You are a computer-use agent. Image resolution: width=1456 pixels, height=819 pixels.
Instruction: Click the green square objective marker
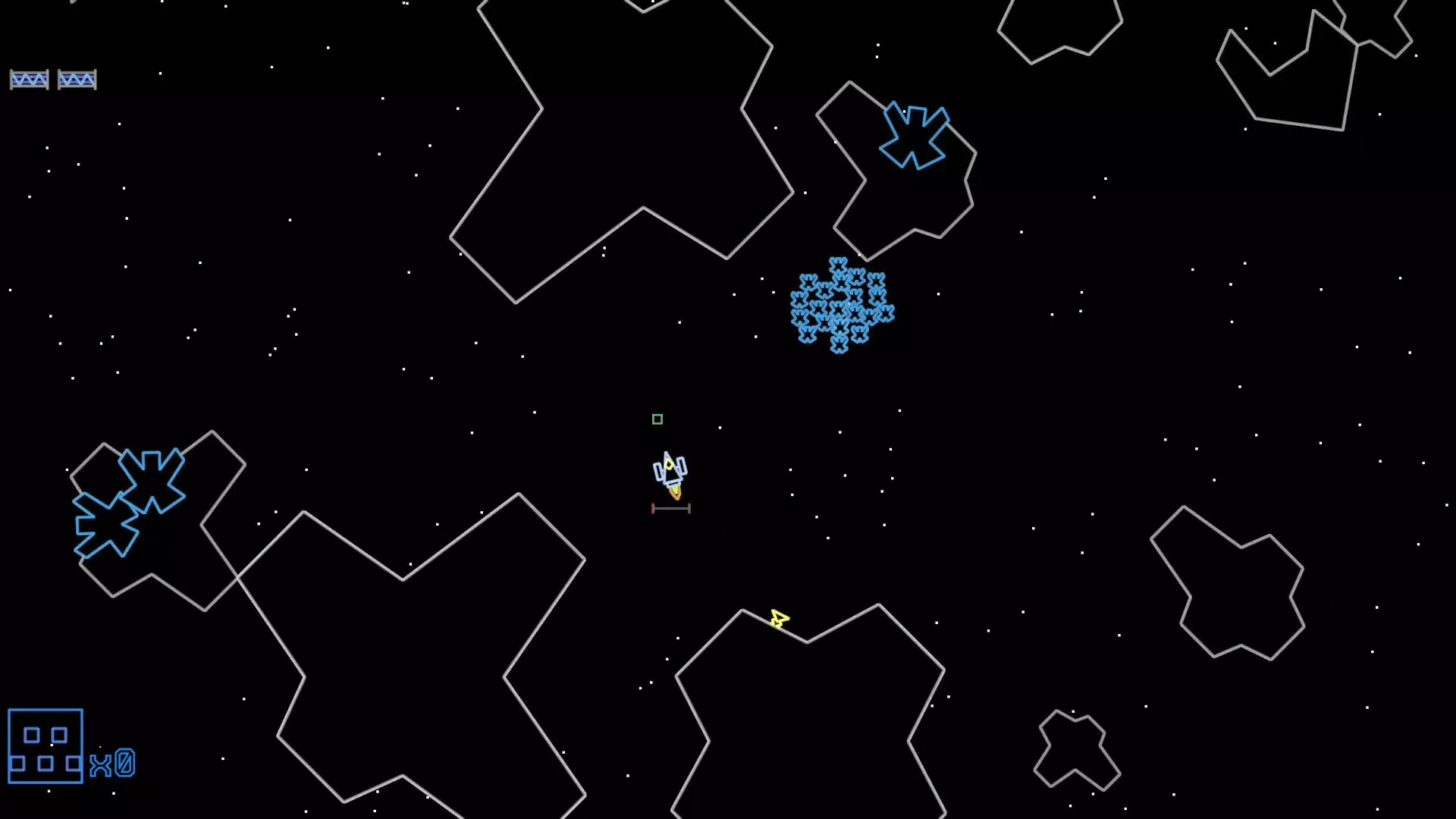click(x=657, y=419)
